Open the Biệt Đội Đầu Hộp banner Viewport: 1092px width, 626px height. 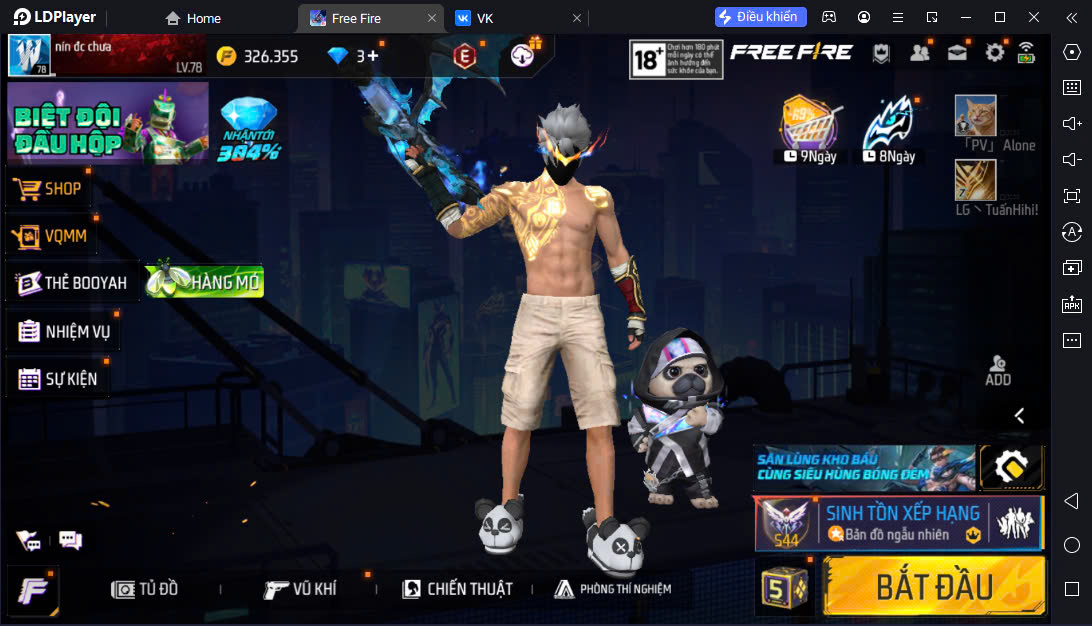[x=108, y=122]
